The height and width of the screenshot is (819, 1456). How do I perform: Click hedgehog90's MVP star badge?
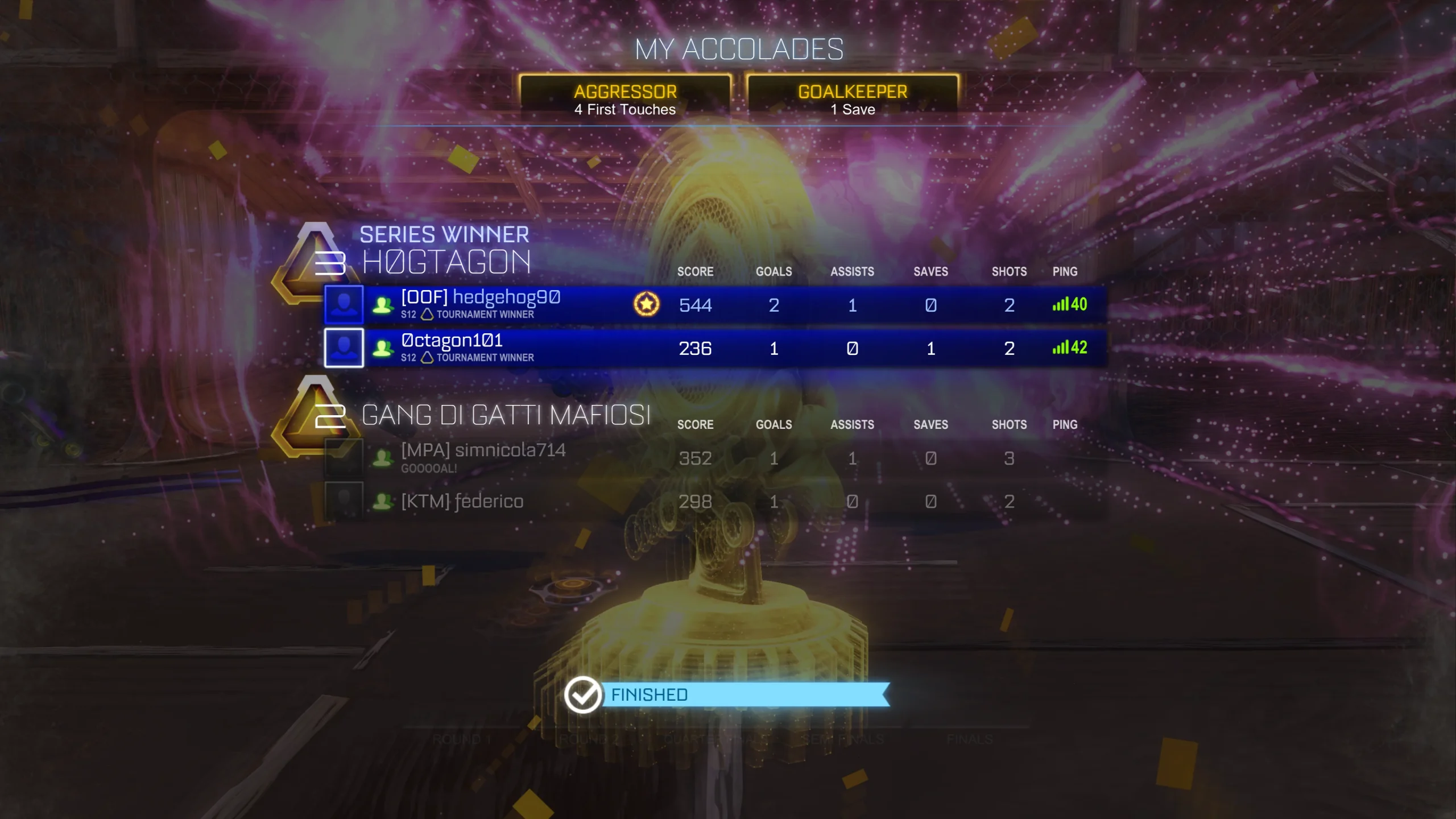pos(646,304)
